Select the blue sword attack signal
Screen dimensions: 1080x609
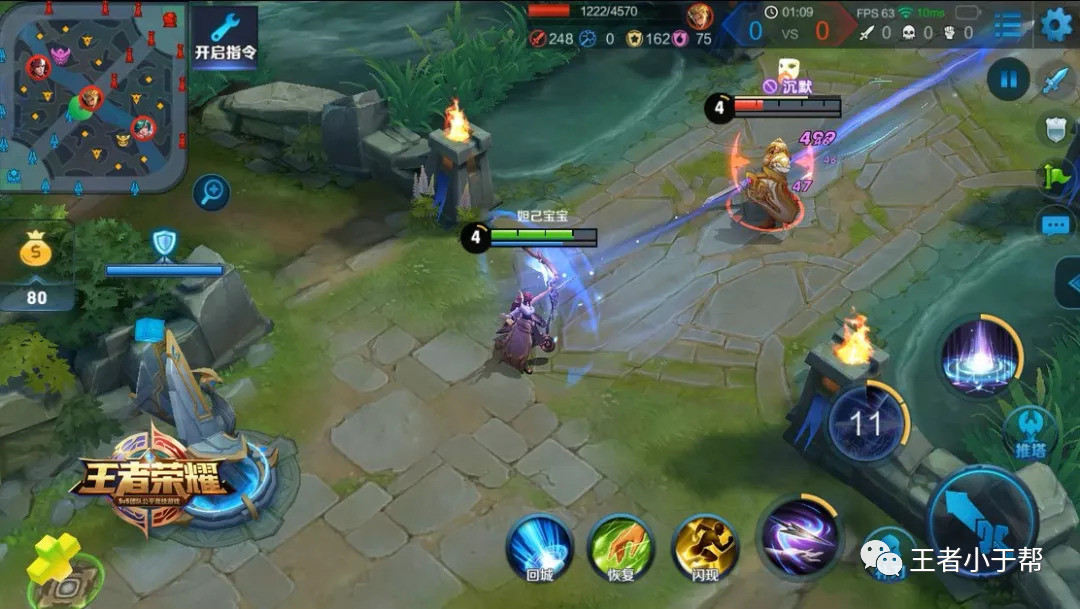point(1056,80)
